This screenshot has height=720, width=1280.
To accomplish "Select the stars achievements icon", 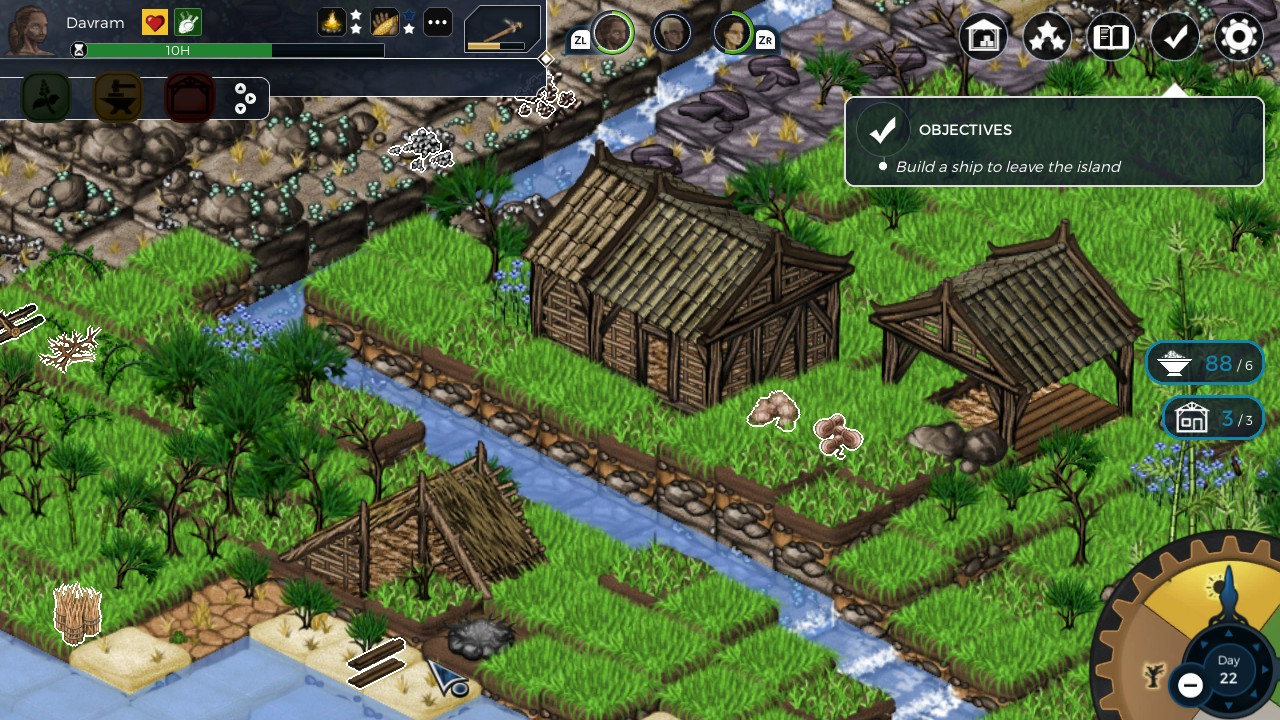I will 1046,36.
